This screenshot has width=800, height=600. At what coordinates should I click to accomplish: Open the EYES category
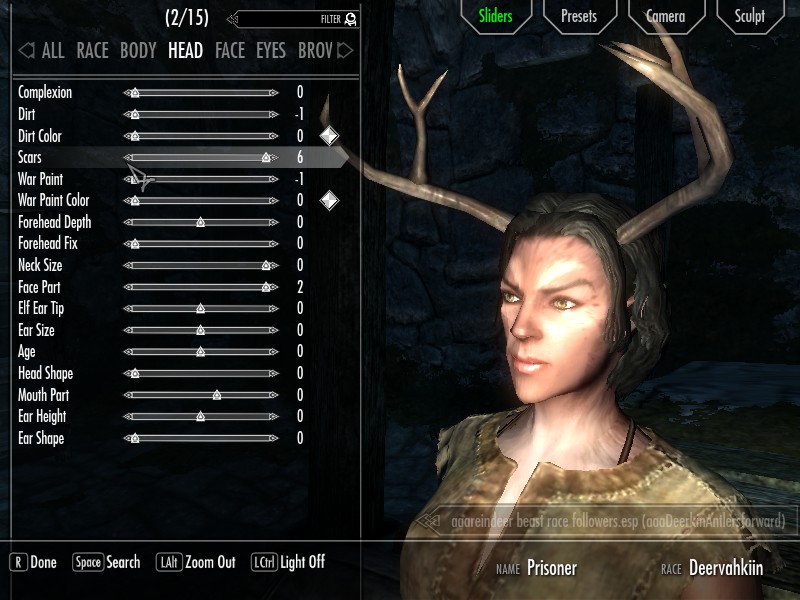(270, 50)
